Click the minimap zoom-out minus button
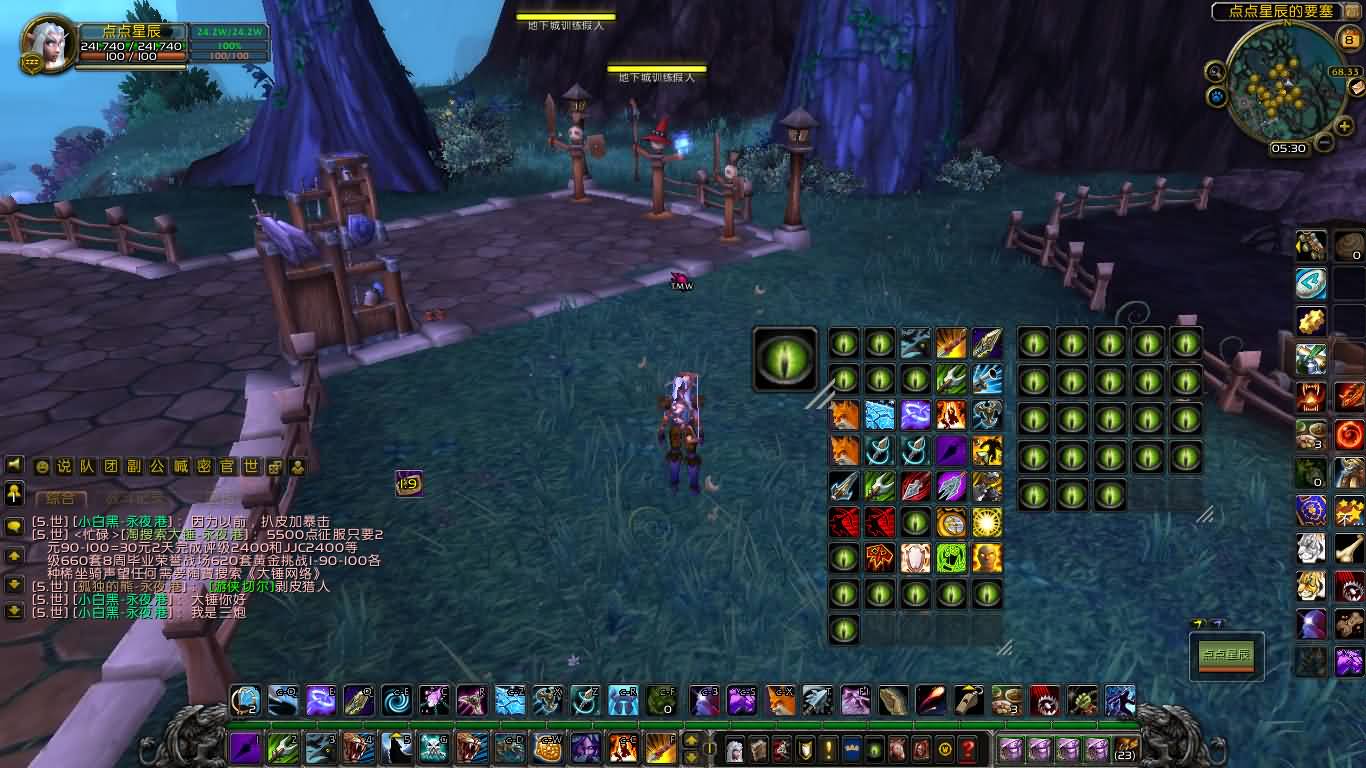 [1324, 142]
